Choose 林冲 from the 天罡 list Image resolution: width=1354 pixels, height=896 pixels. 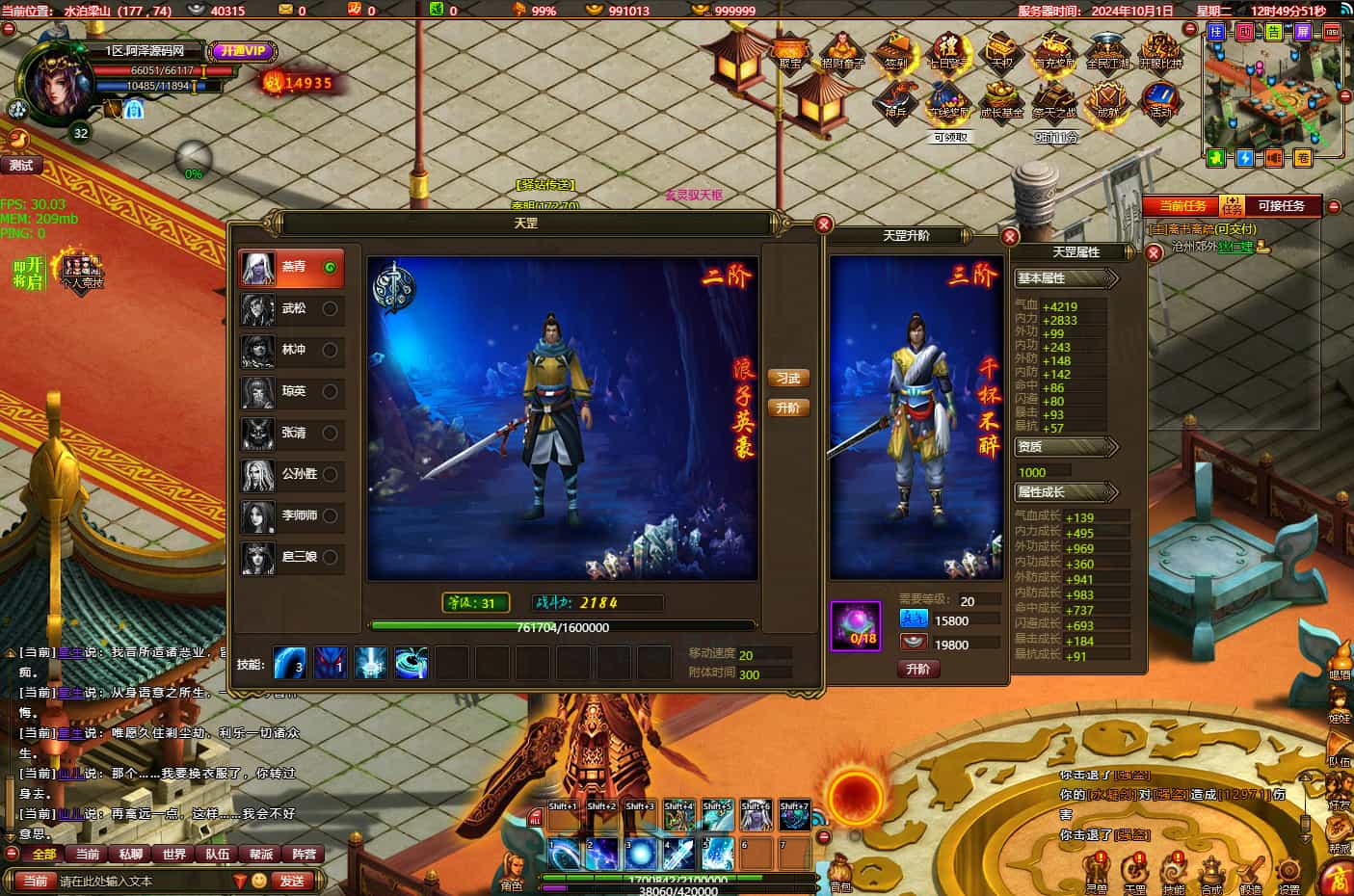(x=291, y=350)
